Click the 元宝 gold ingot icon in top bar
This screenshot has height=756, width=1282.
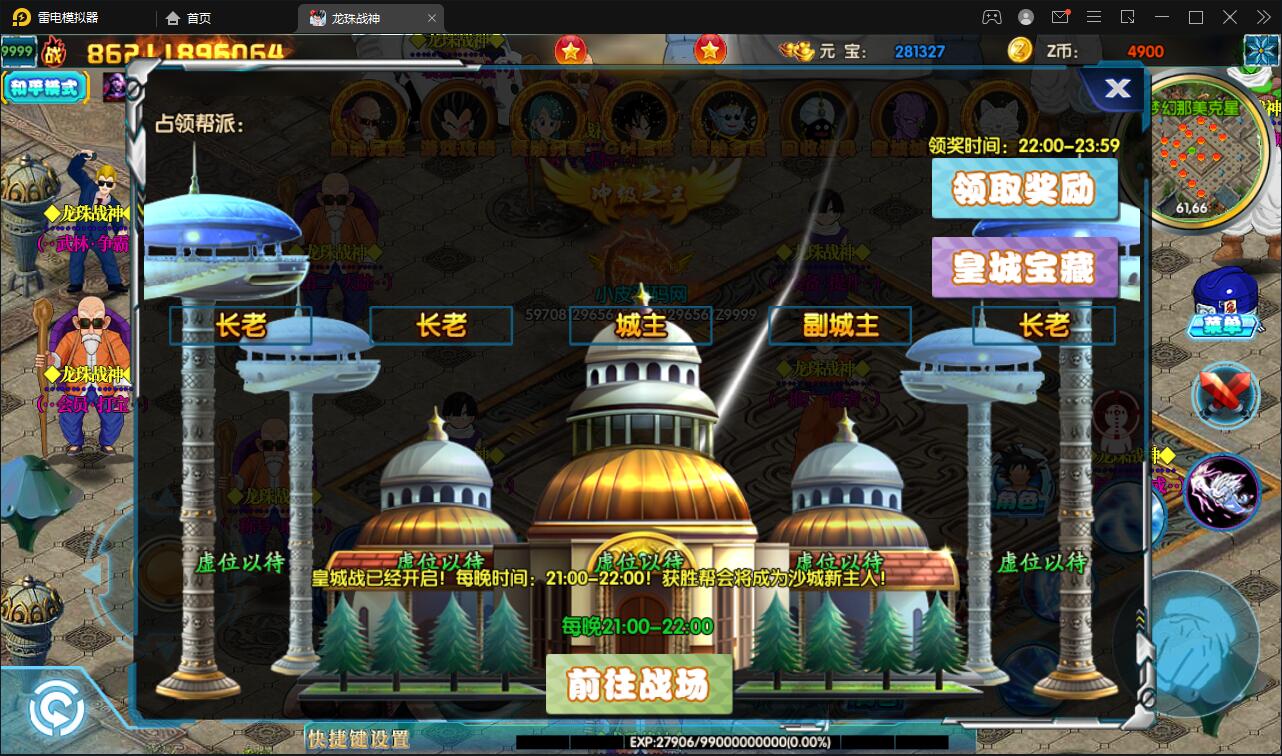pos(795,50)
